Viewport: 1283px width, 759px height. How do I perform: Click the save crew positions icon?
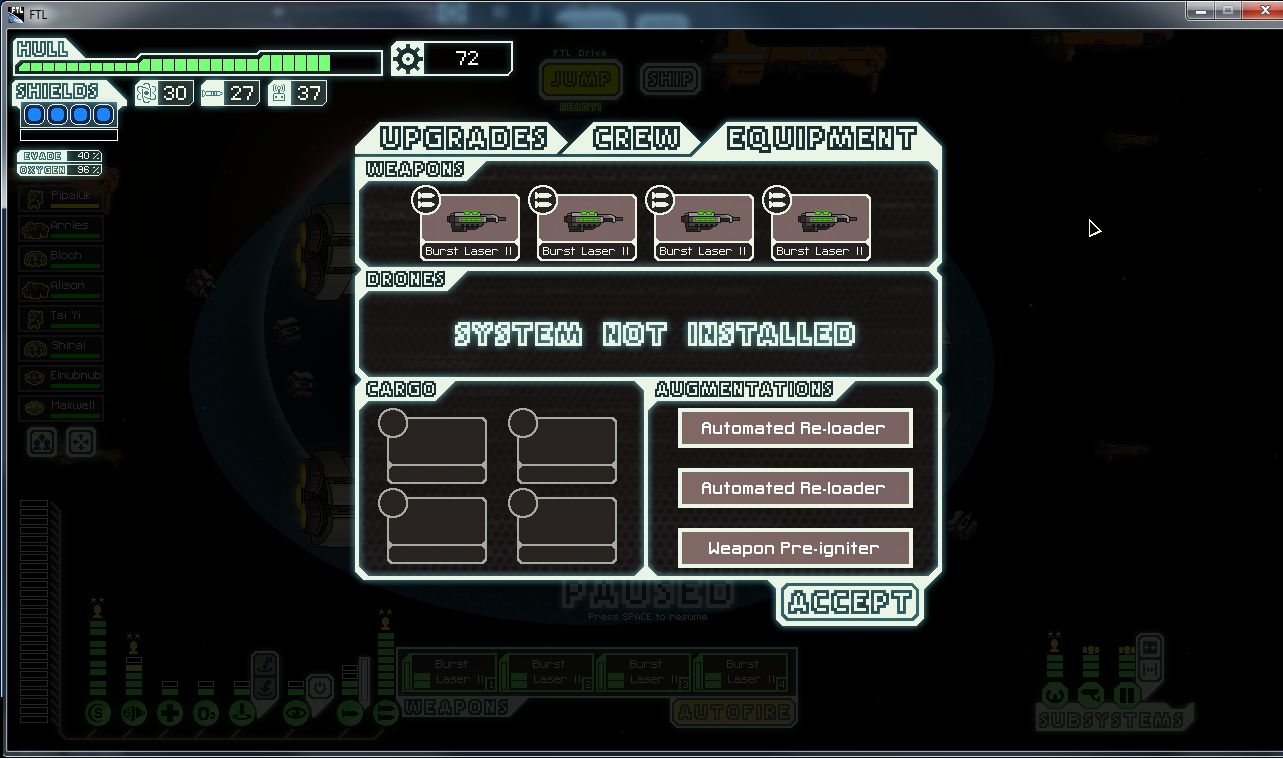(x=41, y=442)
